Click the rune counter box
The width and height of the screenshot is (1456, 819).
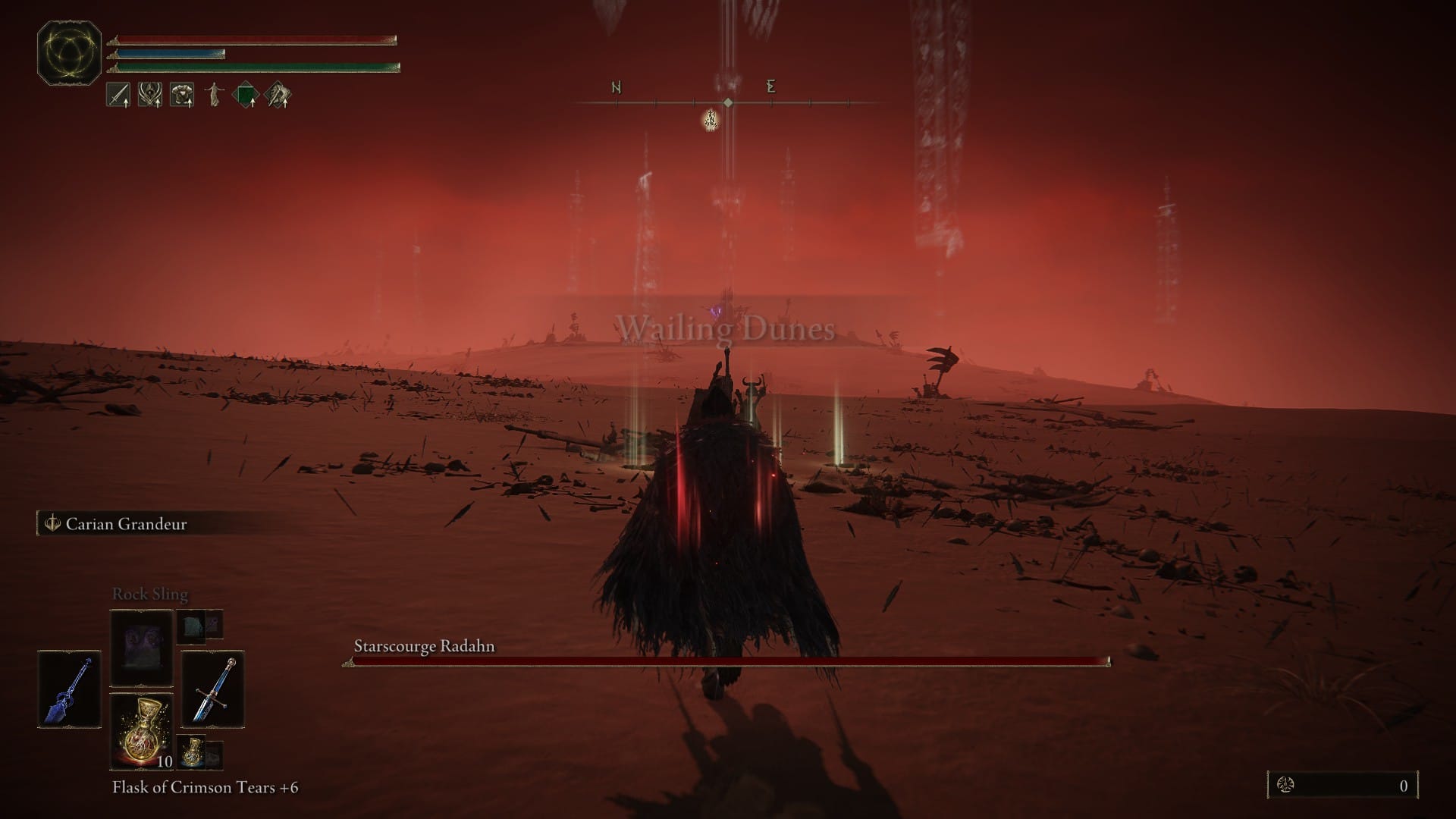click(x=1342, y=786)
